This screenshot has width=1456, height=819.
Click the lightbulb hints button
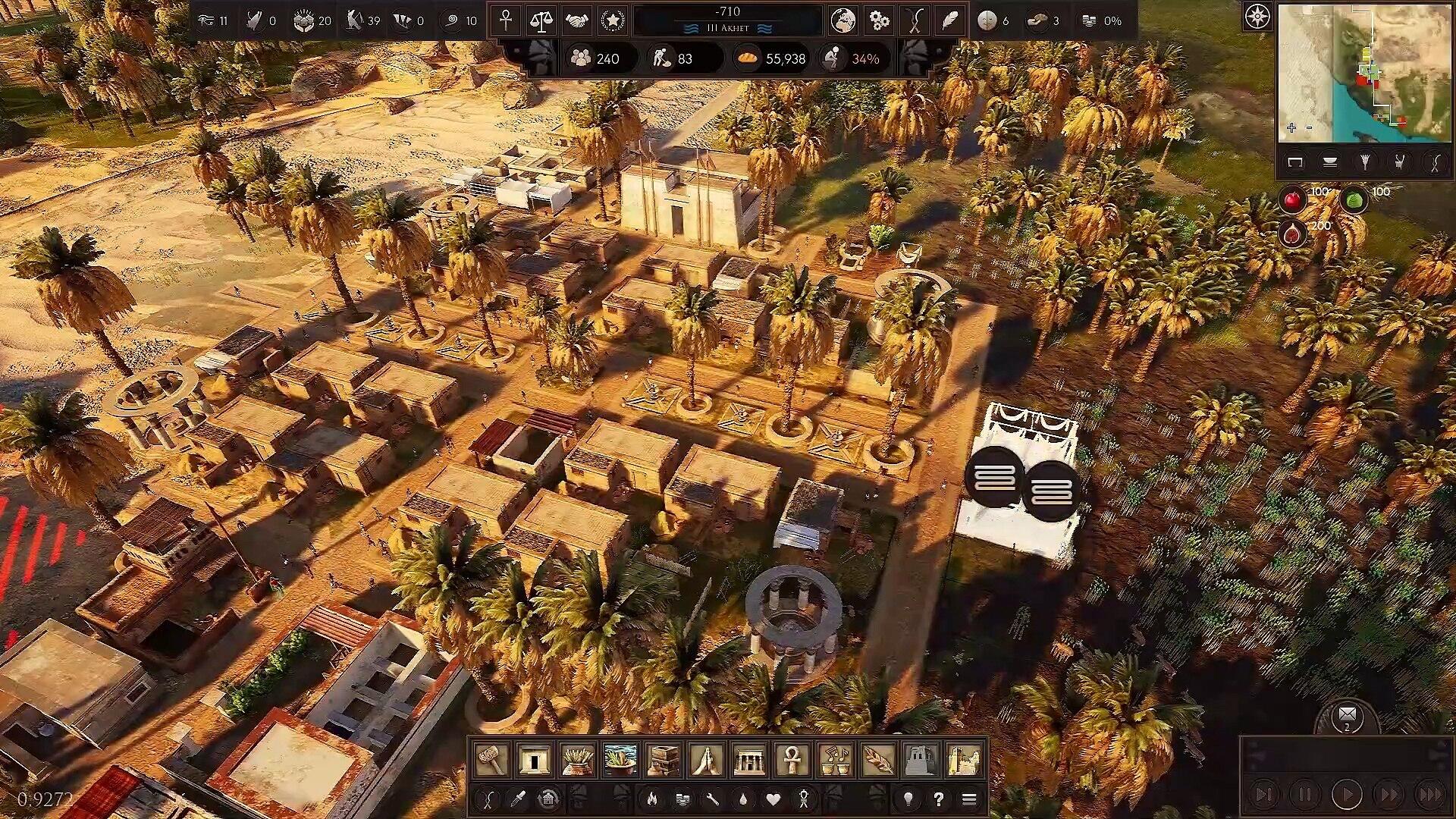[908, 799]
